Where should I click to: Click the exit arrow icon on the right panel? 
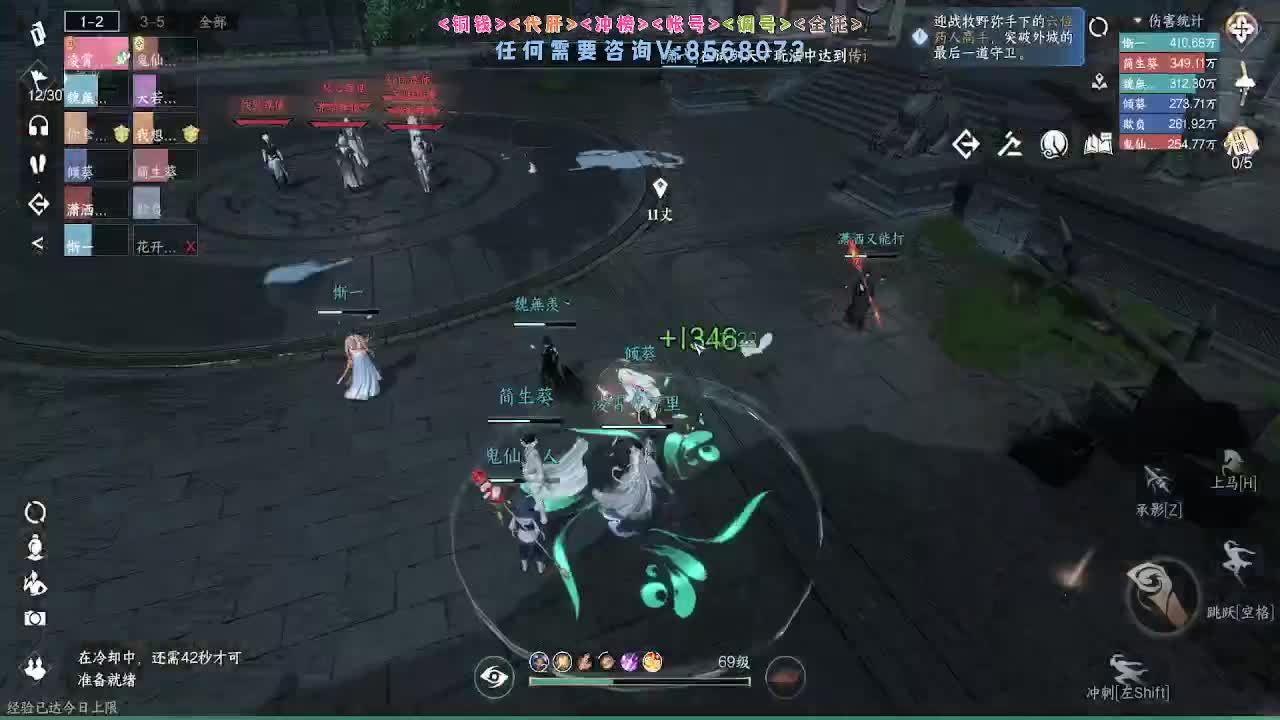click(966, 145)
